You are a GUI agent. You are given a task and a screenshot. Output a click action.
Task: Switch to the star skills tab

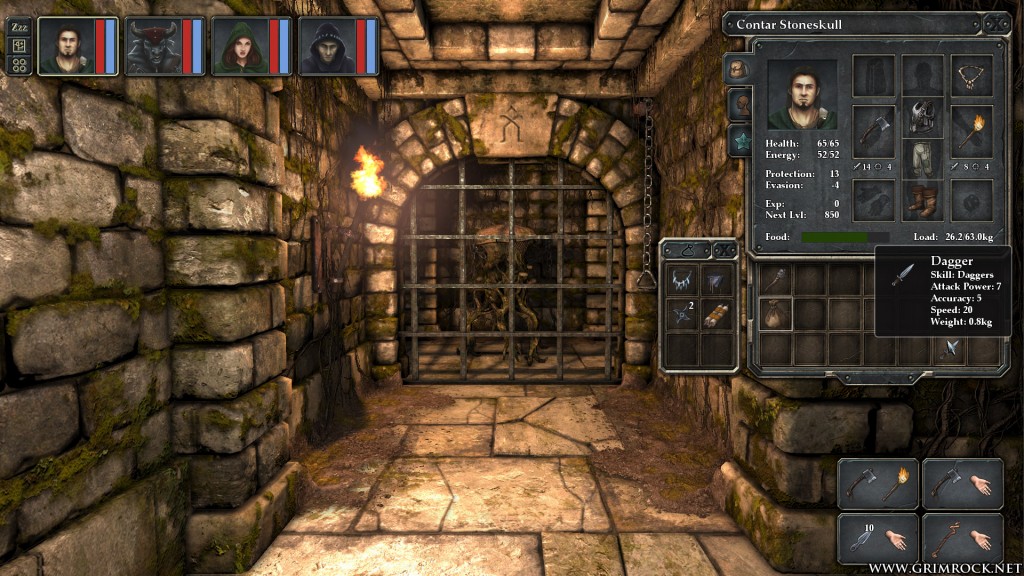738,138
